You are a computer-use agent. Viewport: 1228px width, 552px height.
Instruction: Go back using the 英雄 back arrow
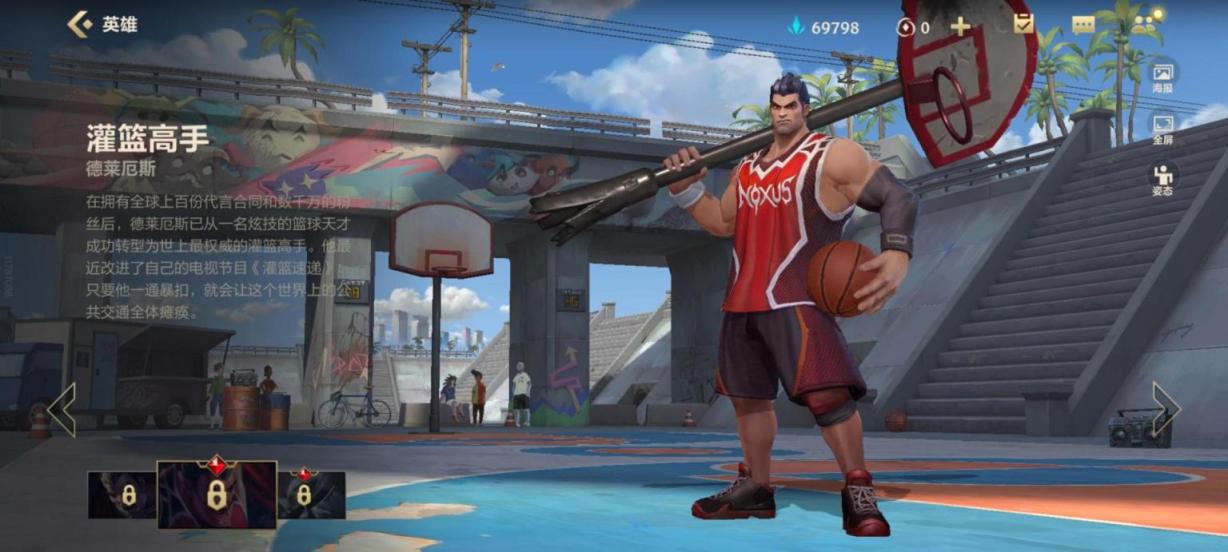point(80,25)
